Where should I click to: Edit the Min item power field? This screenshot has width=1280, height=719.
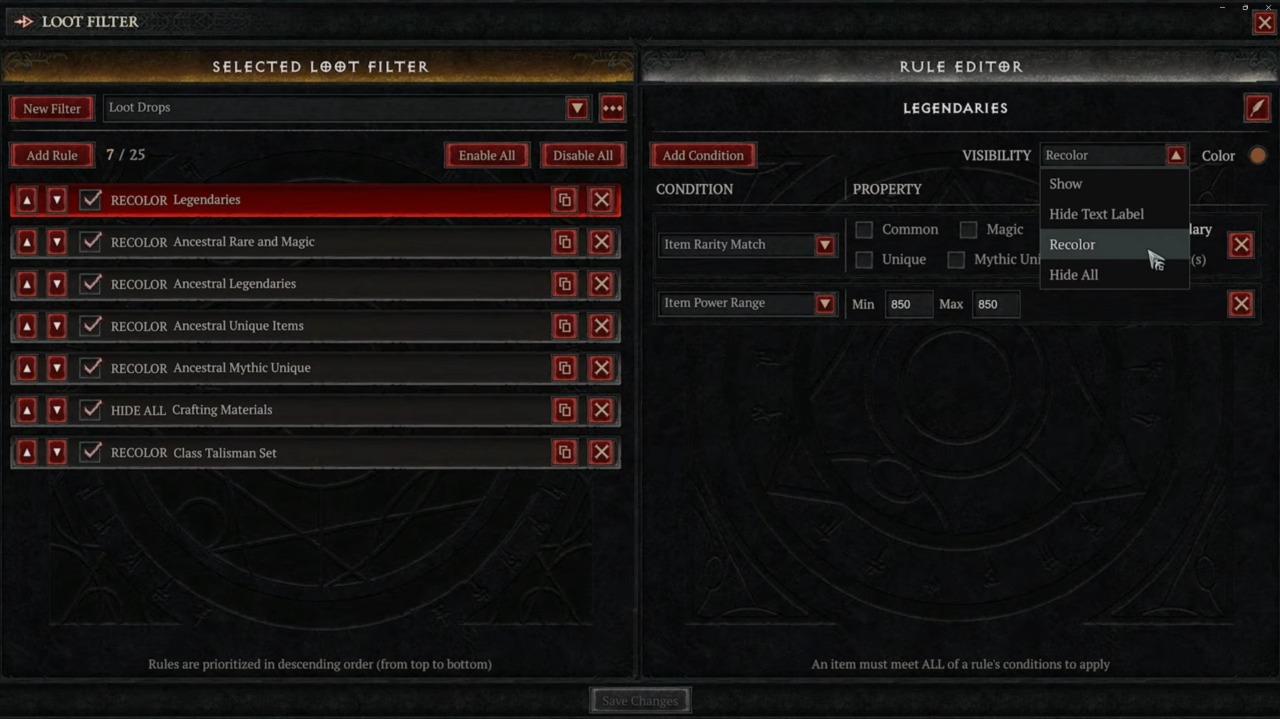(x=908, y=304)
